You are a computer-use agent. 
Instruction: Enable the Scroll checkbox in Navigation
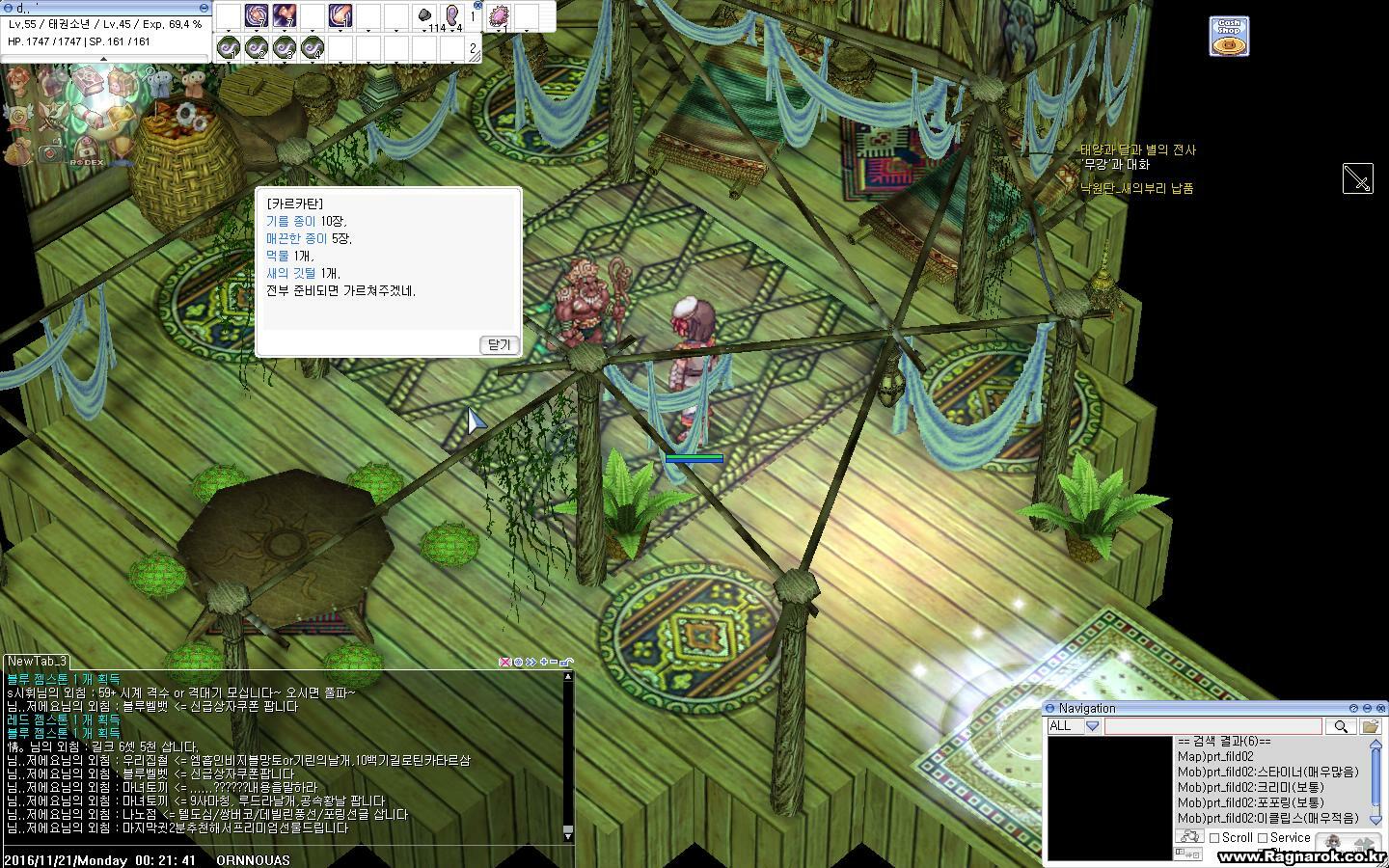[1215, 838]
